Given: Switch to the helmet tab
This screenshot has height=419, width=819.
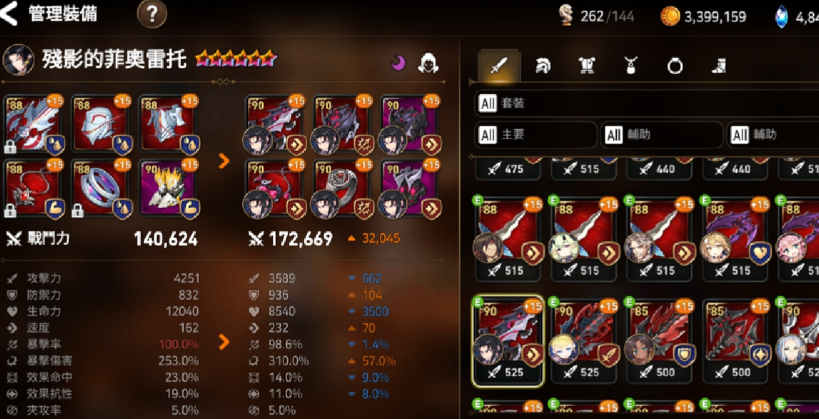Looking at the screenshot, I should (x=543, y=66).
